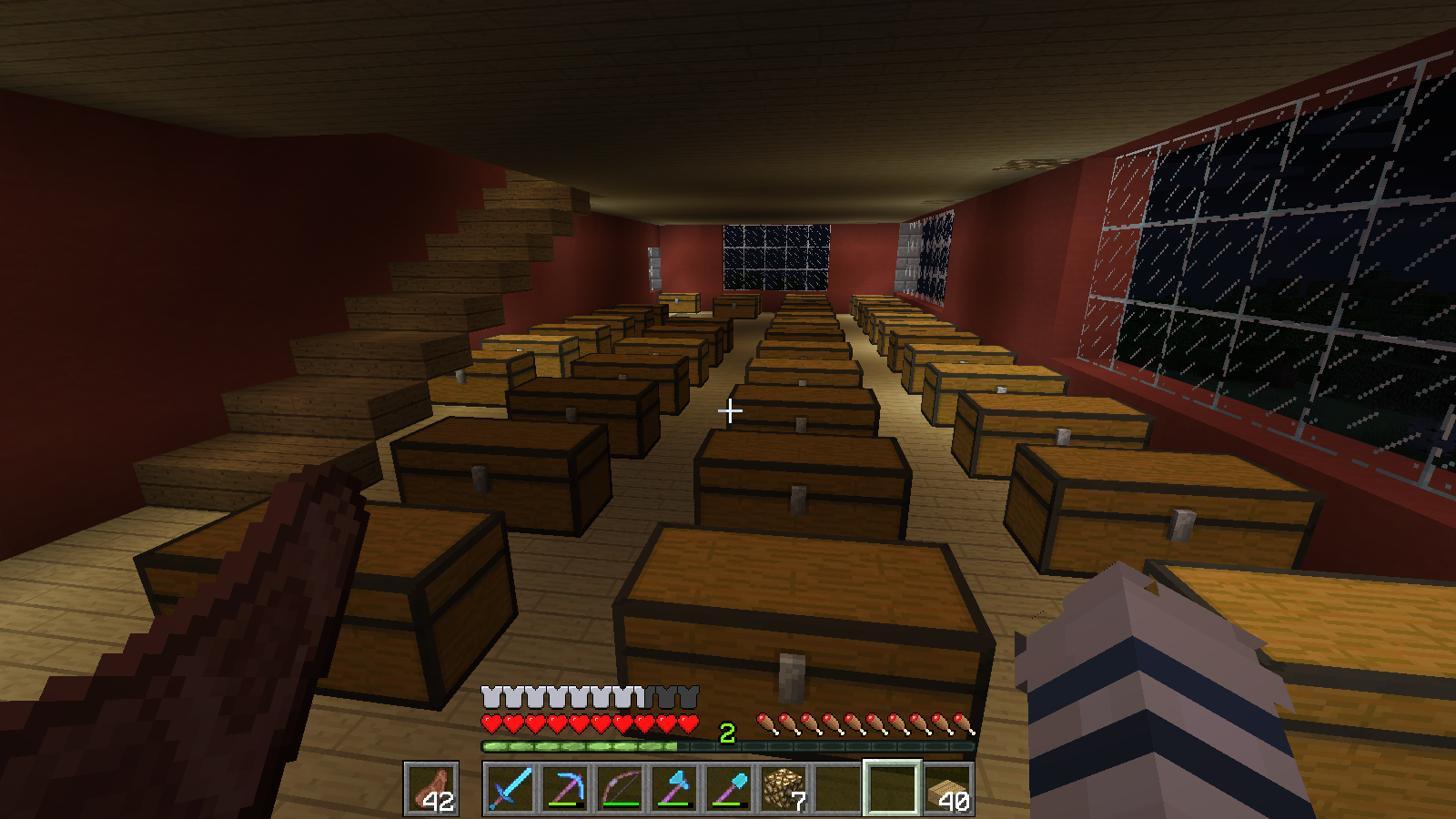This screenshot has height=819, width=1456.
Task: Select the glowstone stack of 7
Action: (x=784, y=788)
